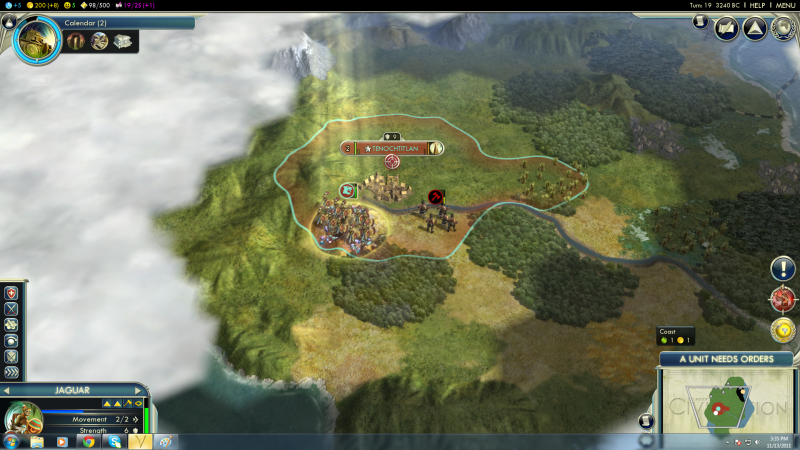Choose the Fortify Until Healed shield-cross action

point(11,293)
